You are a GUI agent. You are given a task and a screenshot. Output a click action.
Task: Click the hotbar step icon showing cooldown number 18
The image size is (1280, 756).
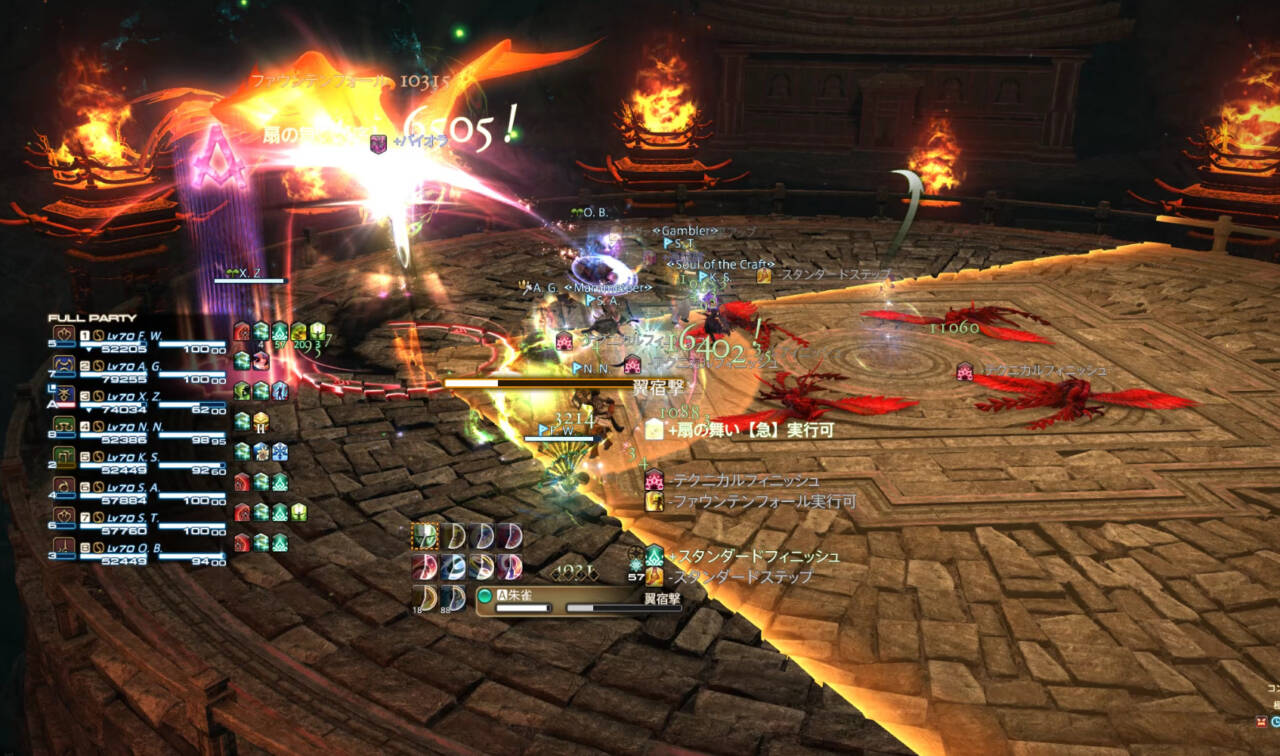422,598
